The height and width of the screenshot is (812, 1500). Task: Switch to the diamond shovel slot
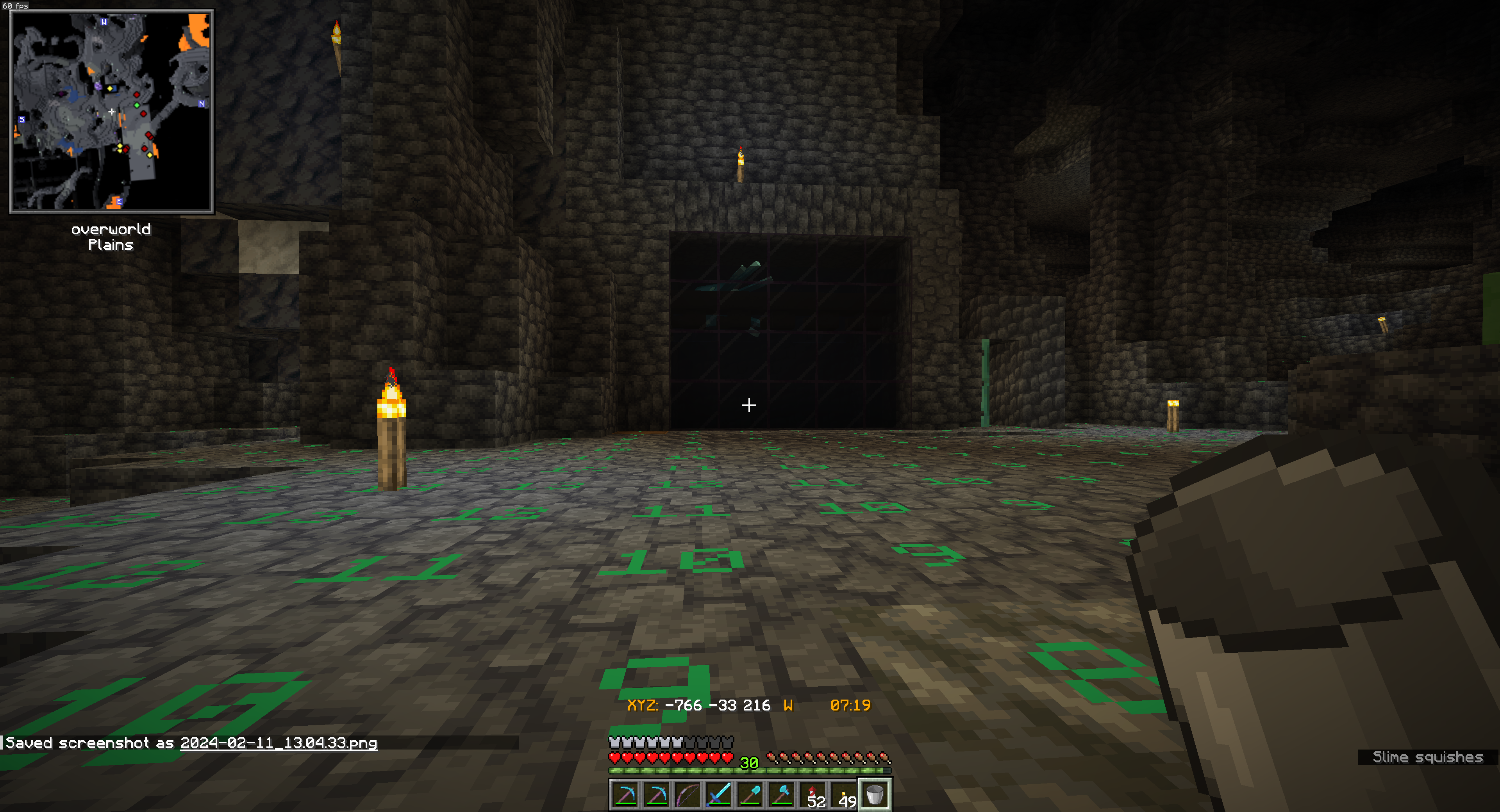pos(750,794)
